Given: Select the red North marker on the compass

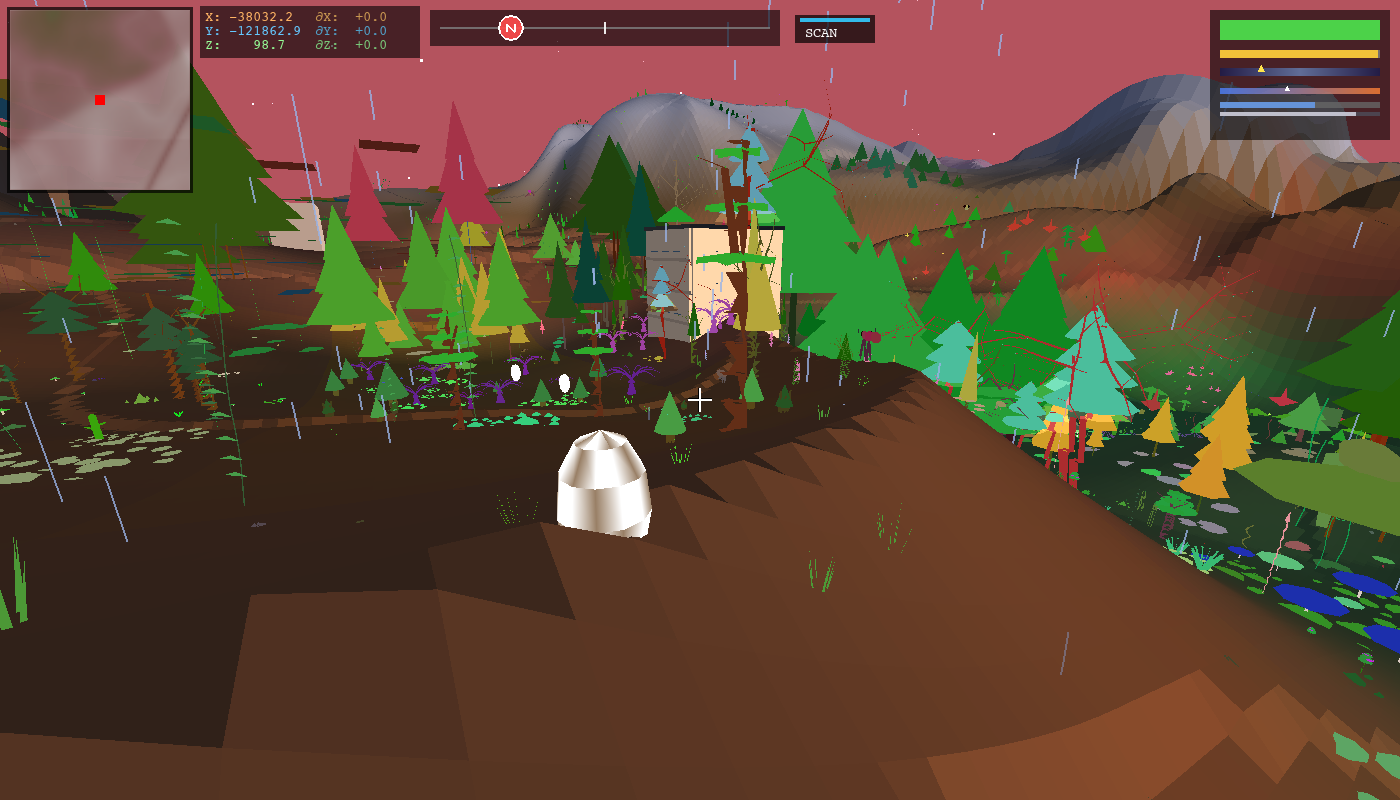Looking at the screenshot, I should point(511,28).
